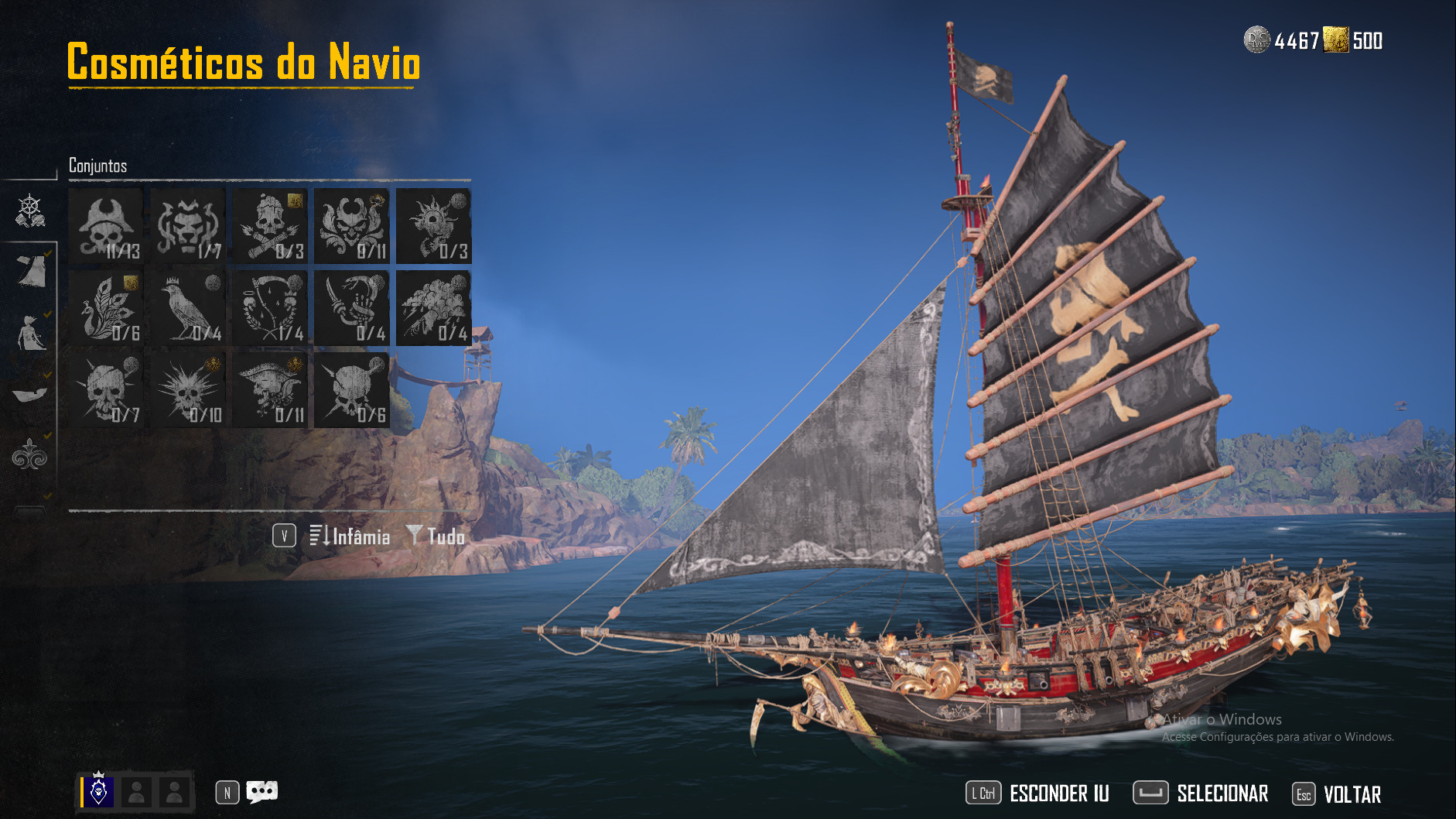Image resolution: width=1456 pixels, height=819 pixels.
Task: Click the blue hooded skull player avatar
Action: pyautogui.click(x=99, y=791)
